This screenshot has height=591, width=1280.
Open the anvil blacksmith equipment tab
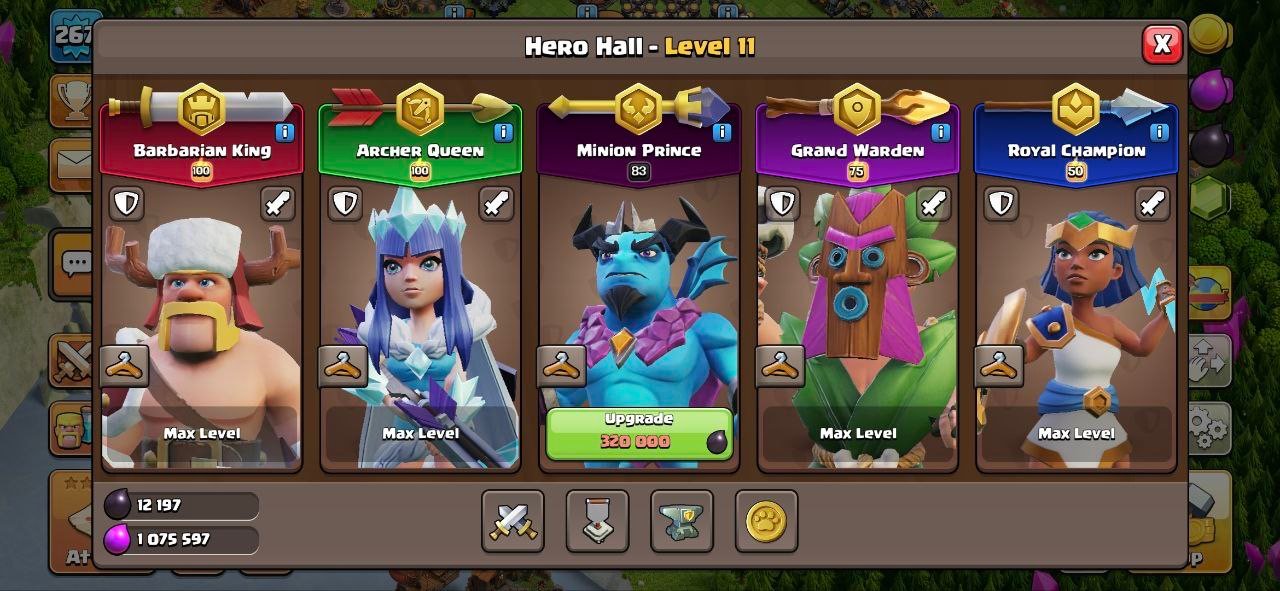coord(681,521)
